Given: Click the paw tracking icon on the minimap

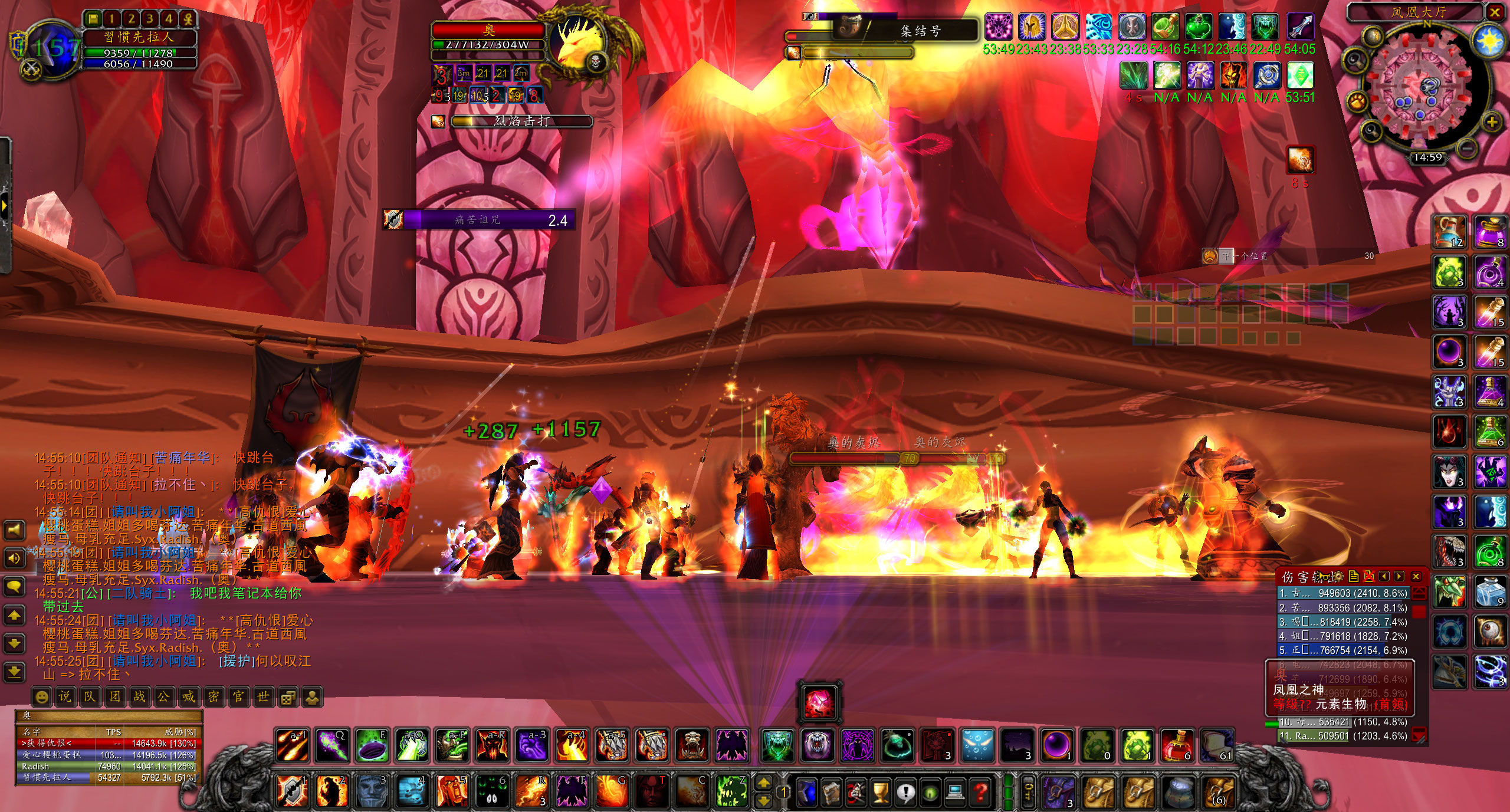Looking at the screenshot, I should [x=1357, y=102].
